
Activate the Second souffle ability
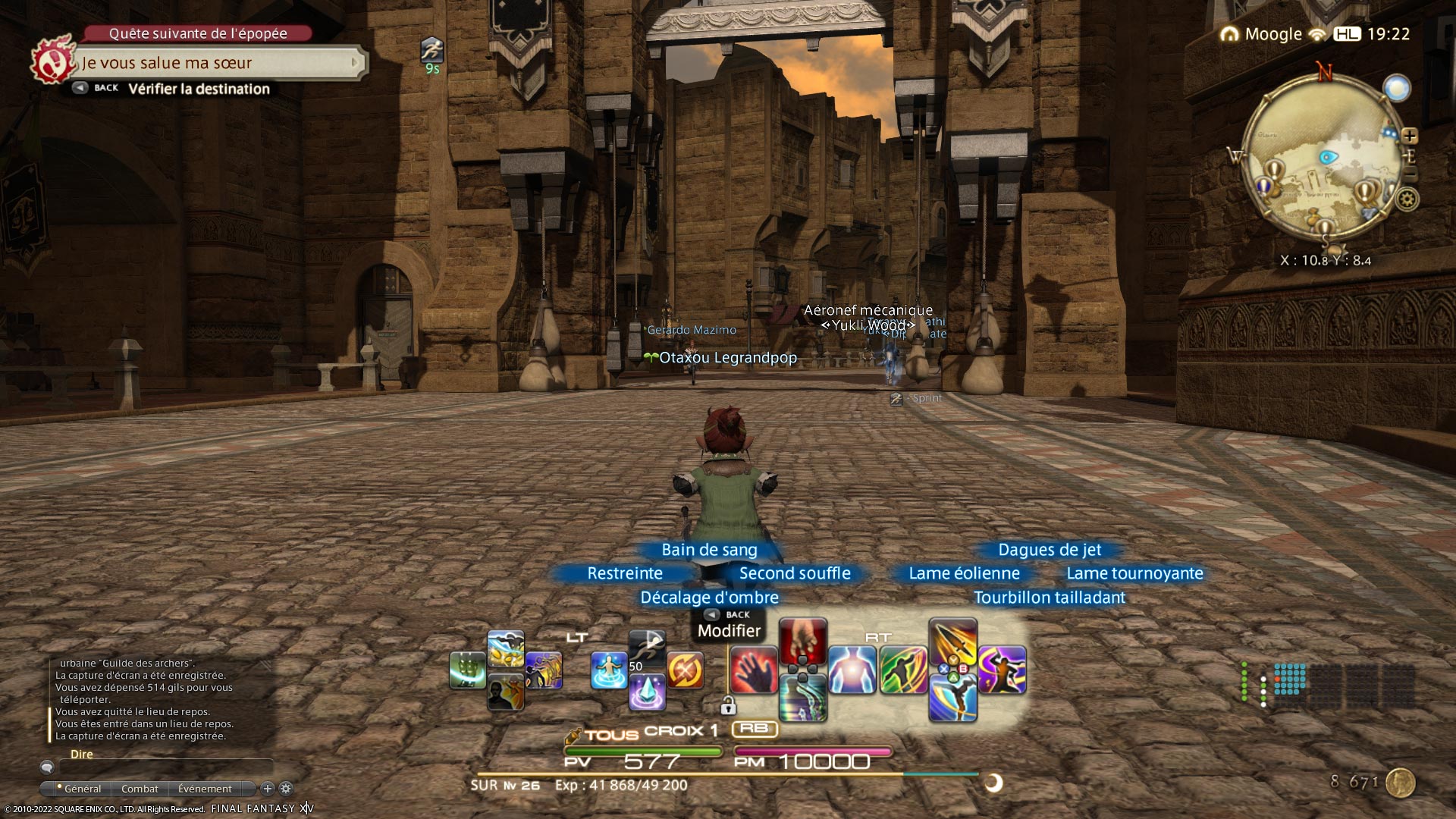click(852, 670)
